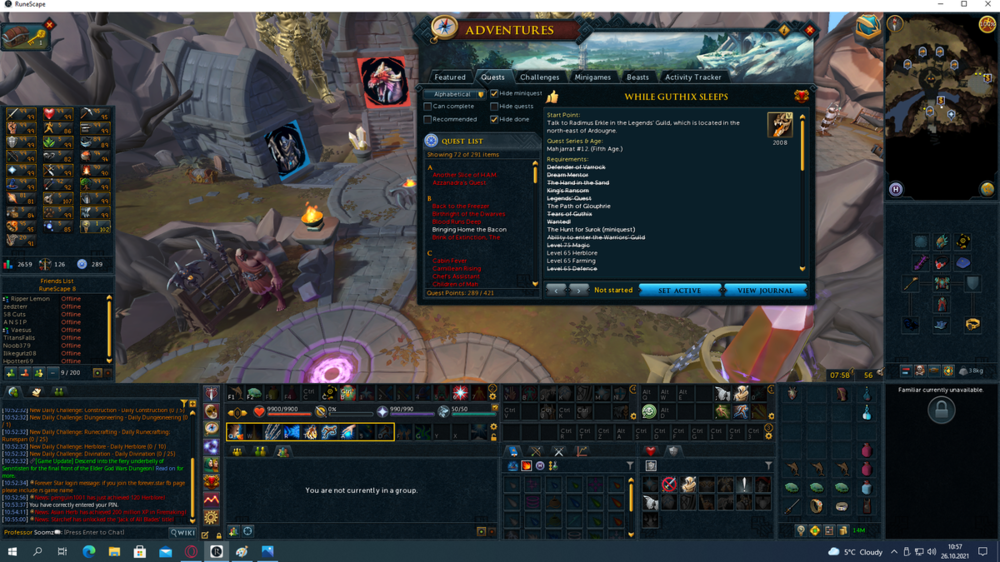
Task: Switch to the Minigames tab
Action: 592,77
